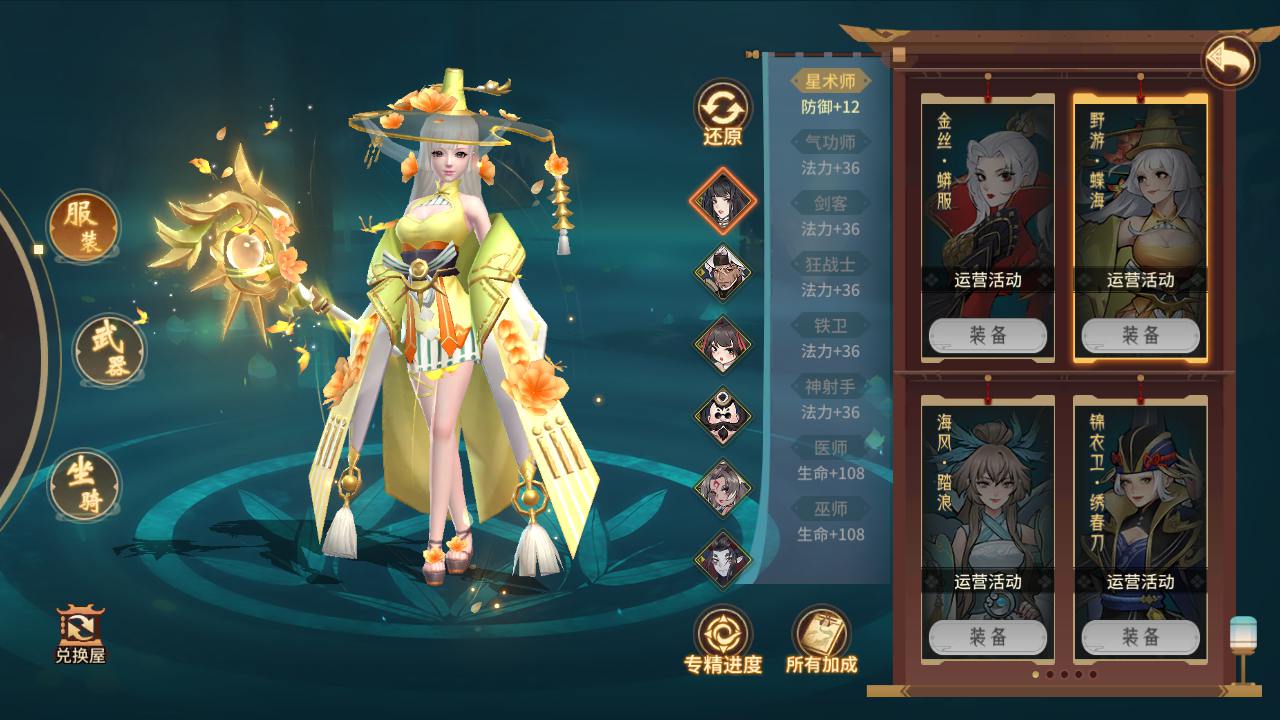Open the 服装 costume tab
Image resolution: width=1280 pixels, height=720 pixels.
[x=84, y=228]
